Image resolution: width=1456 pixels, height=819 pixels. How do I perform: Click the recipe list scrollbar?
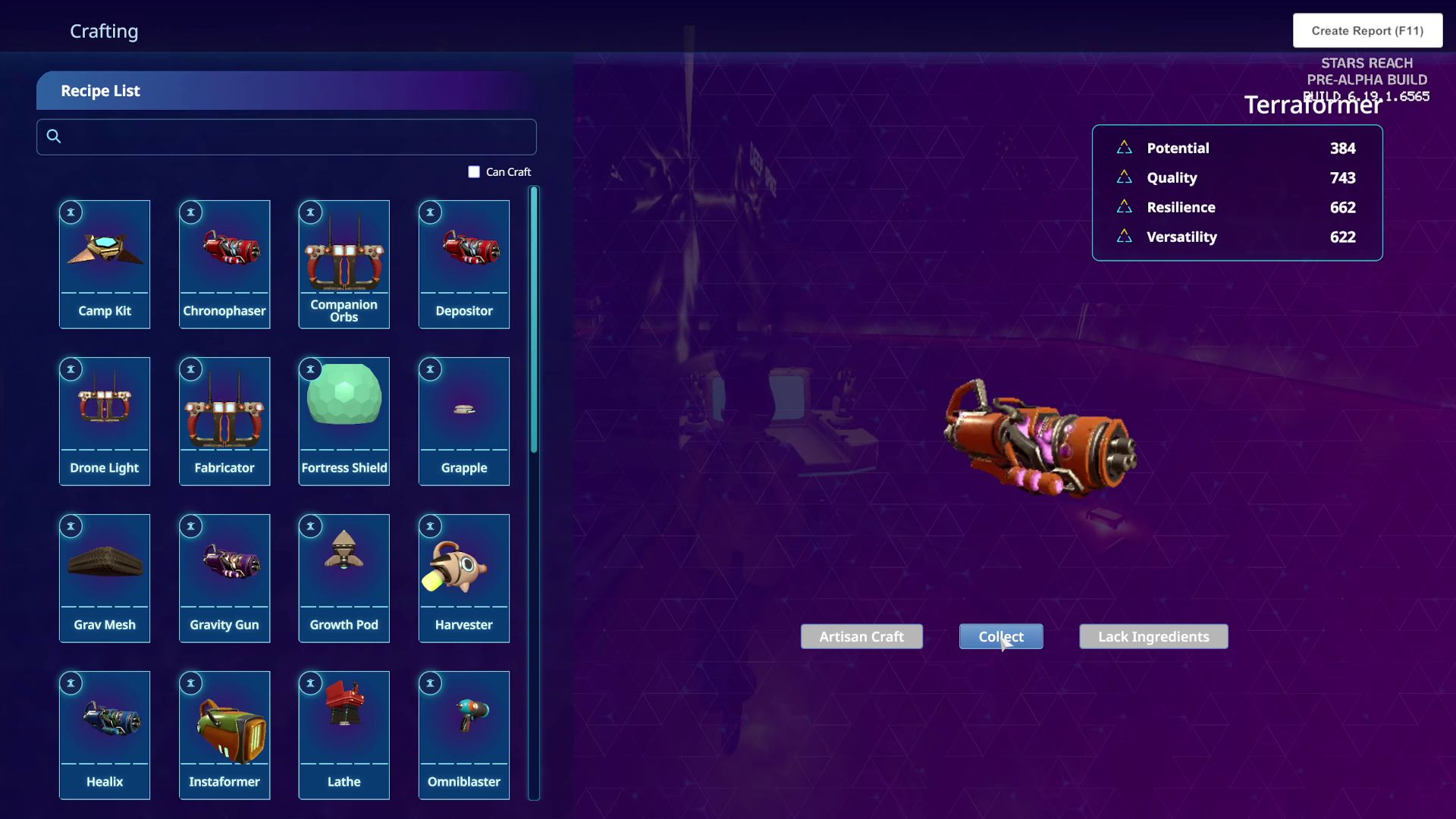pos(534,319)
